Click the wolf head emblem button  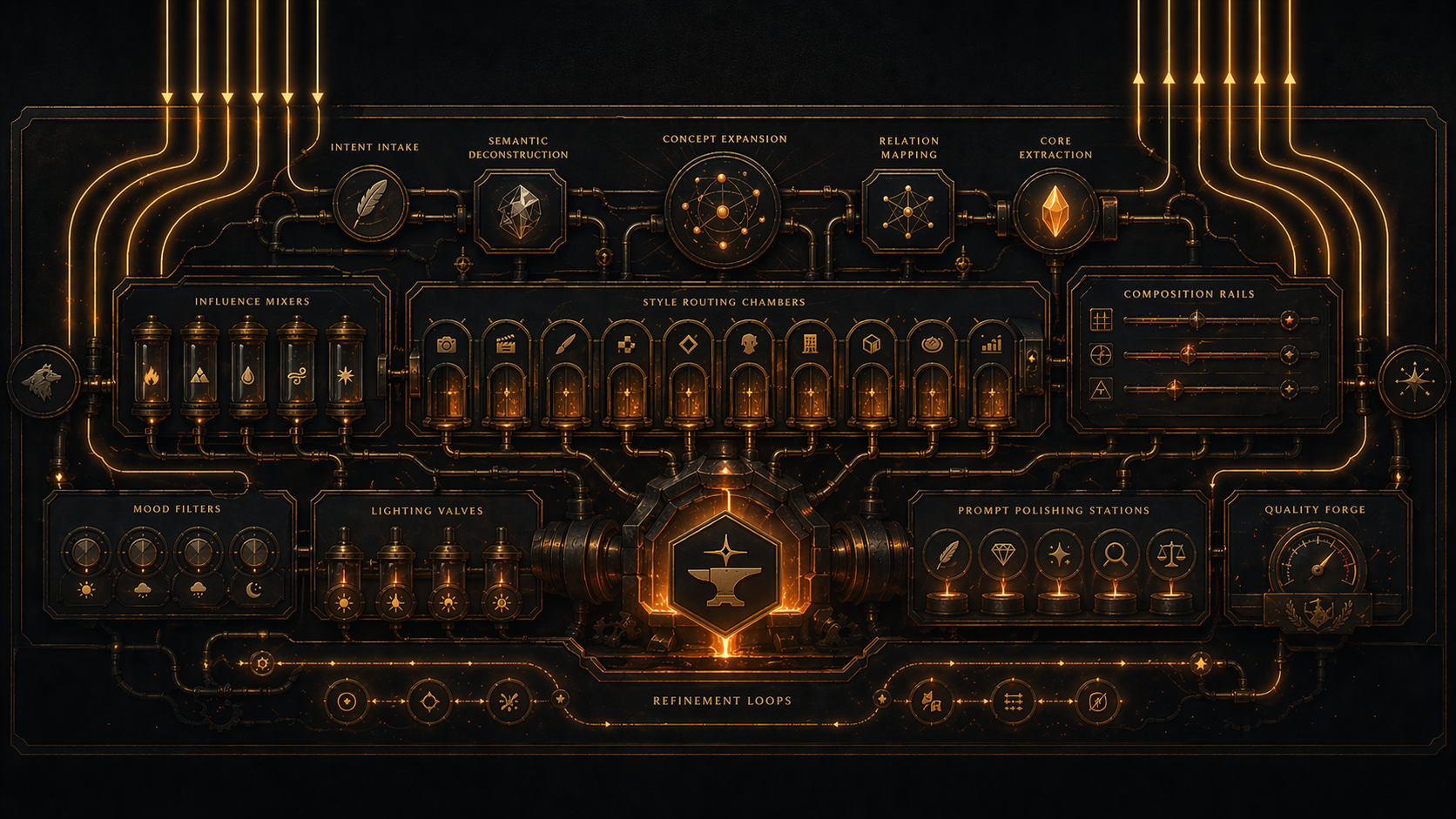43,382
